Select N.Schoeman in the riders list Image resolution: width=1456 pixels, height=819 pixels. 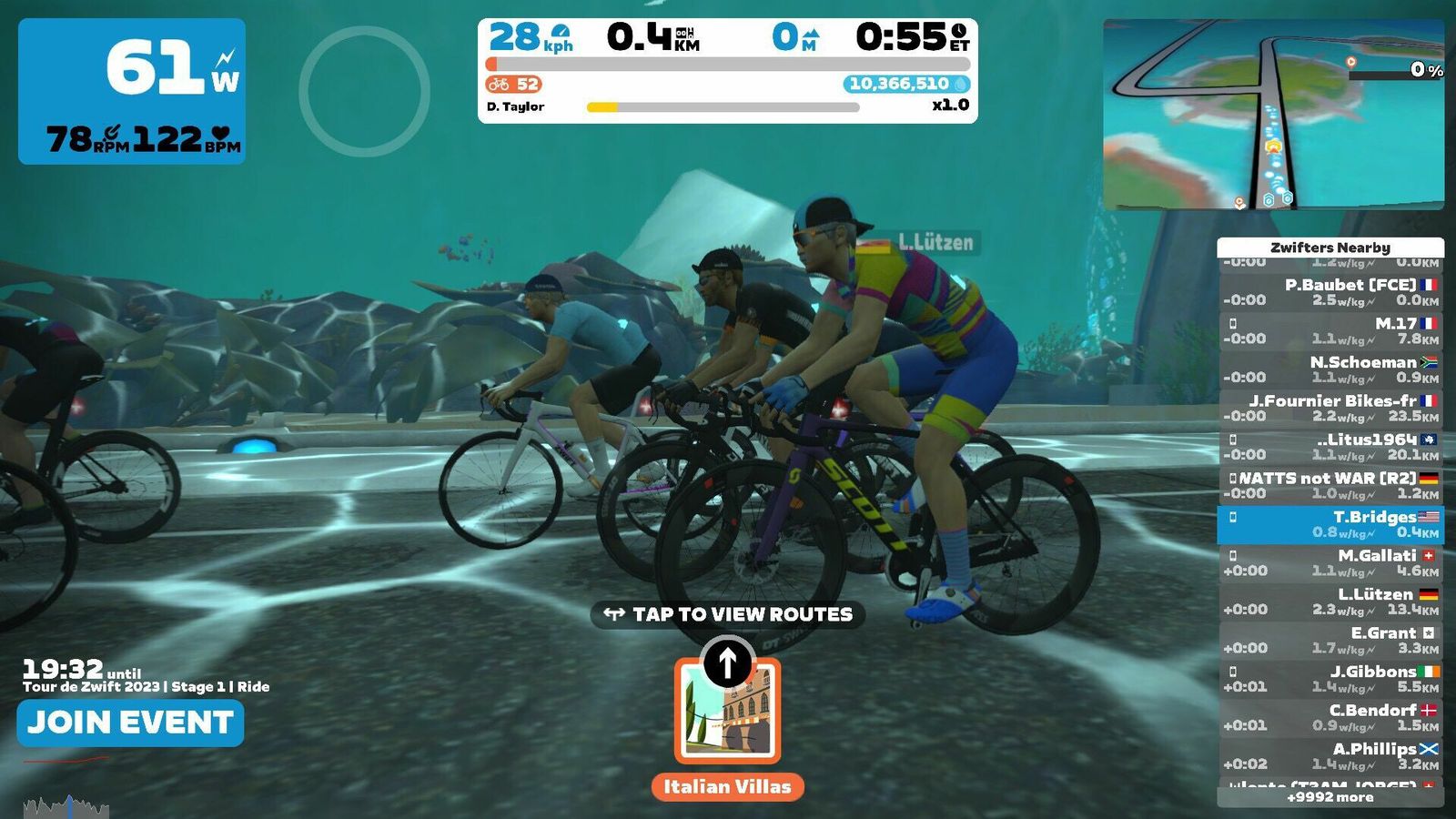pos(1330,370)
